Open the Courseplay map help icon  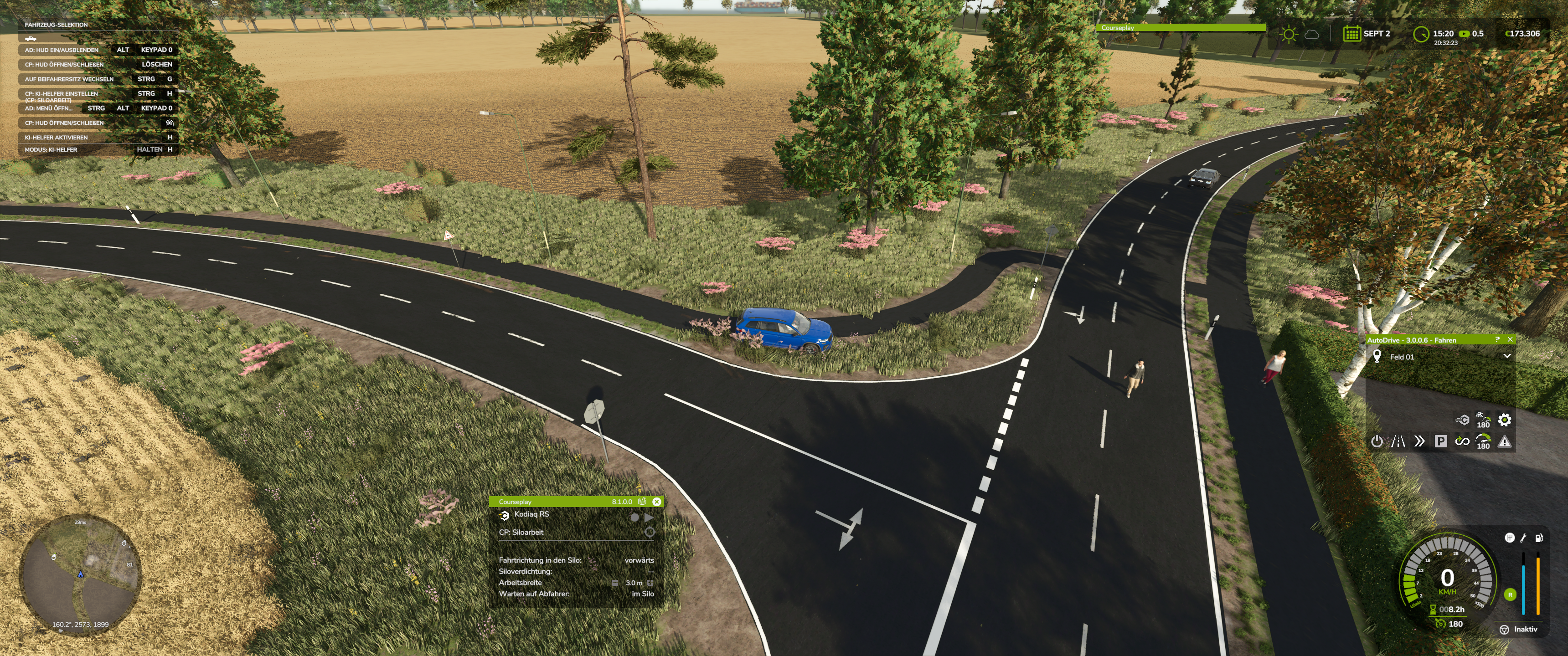(642, 502)
